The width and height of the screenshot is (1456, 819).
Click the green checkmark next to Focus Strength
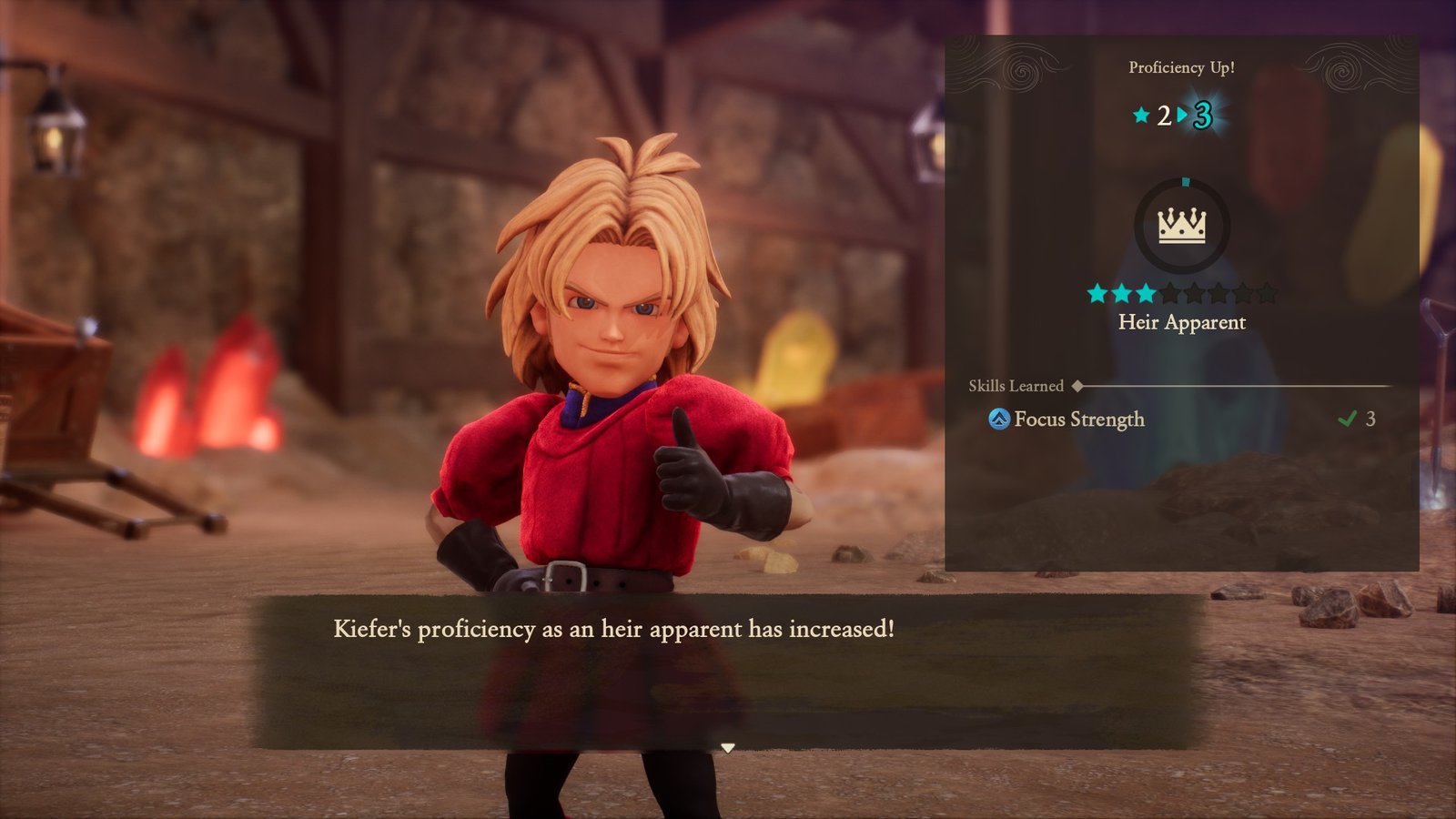(1348, 420)
